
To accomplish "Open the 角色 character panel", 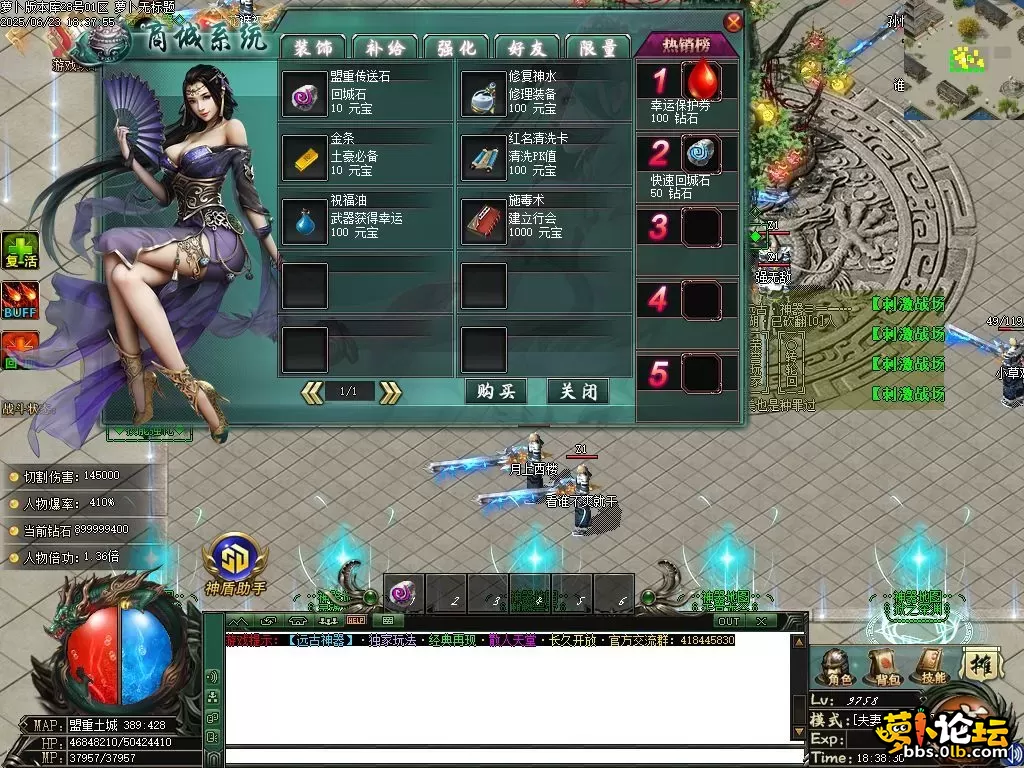I will click(836, 665).
